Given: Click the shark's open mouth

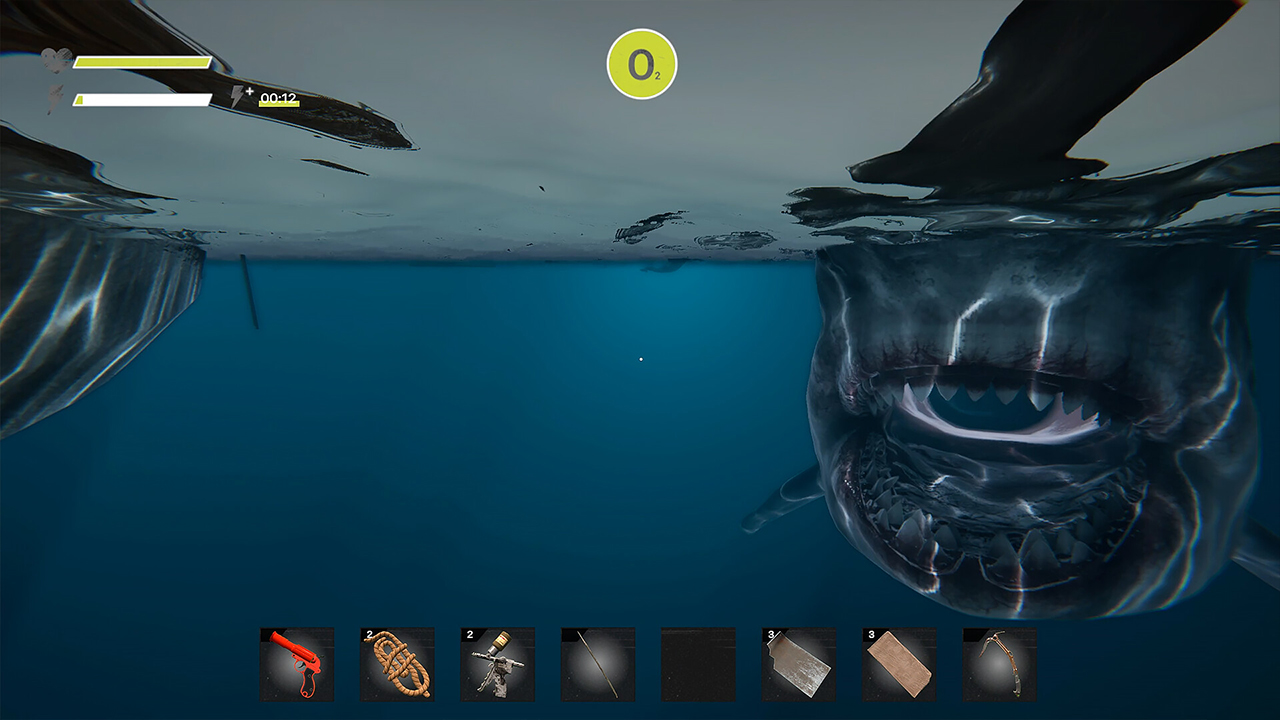Looking at the screenshot, I should coord(985,410).
